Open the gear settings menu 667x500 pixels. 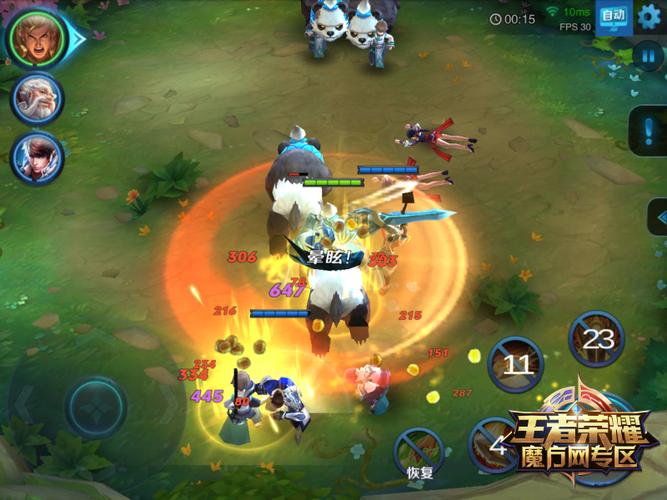[x=650, y=16]
